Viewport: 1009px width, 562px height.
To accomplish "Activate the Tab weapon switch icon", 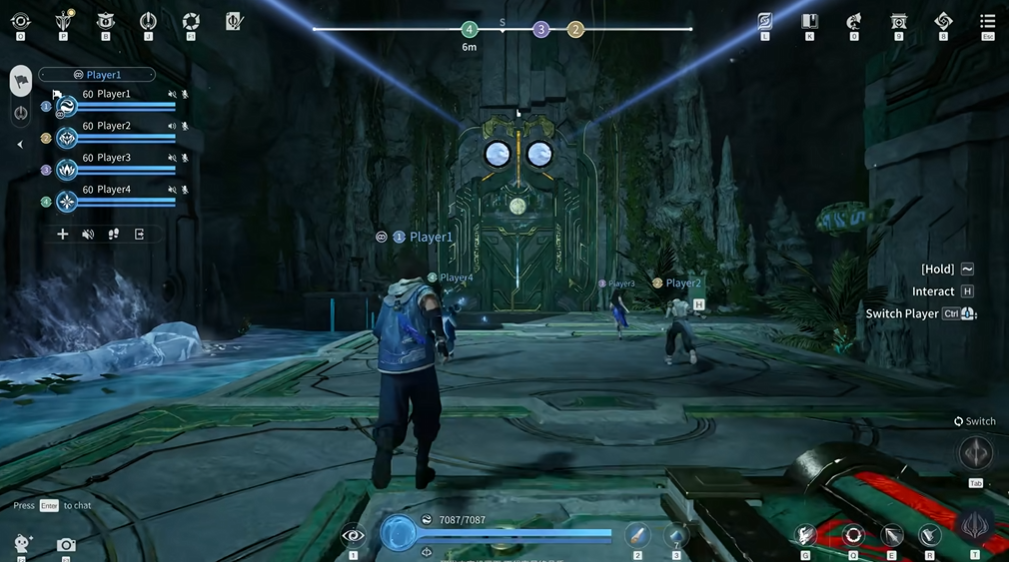I will point(976,454).
